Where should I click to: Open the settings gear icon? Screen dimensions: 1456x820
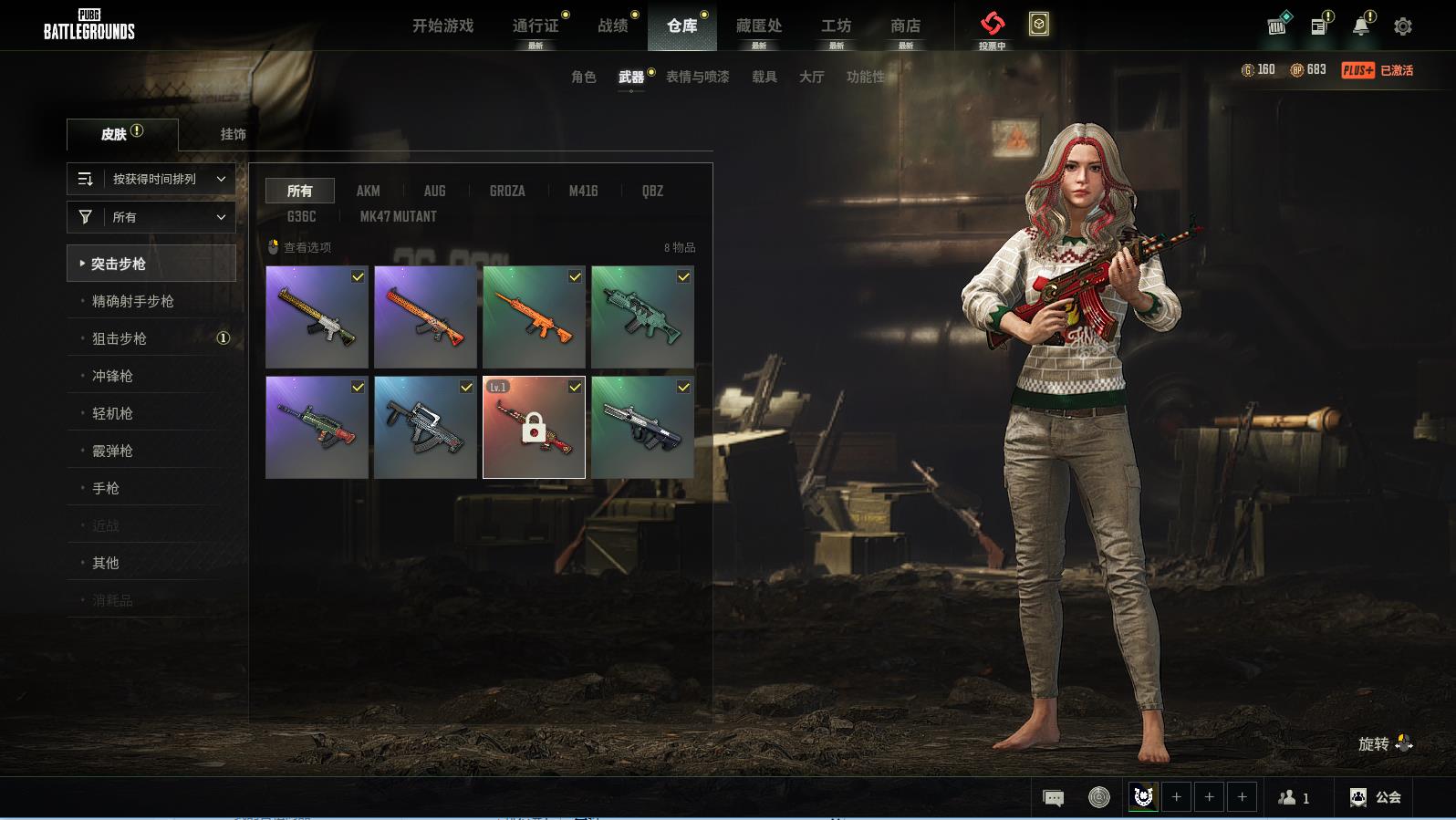point(1403,26)
